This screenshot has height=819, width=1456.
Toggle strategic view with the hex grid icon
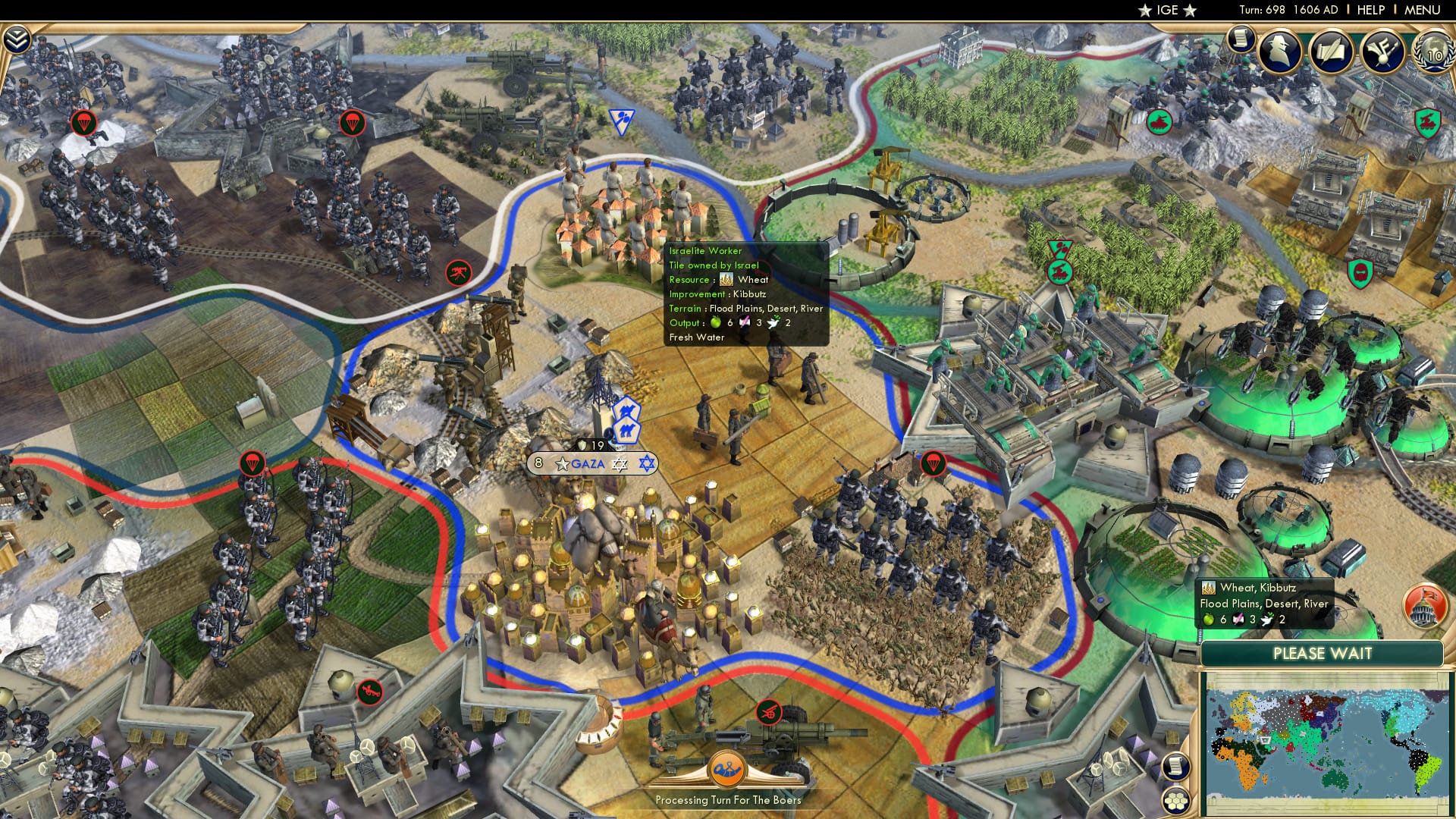(x=1177, y=801)
